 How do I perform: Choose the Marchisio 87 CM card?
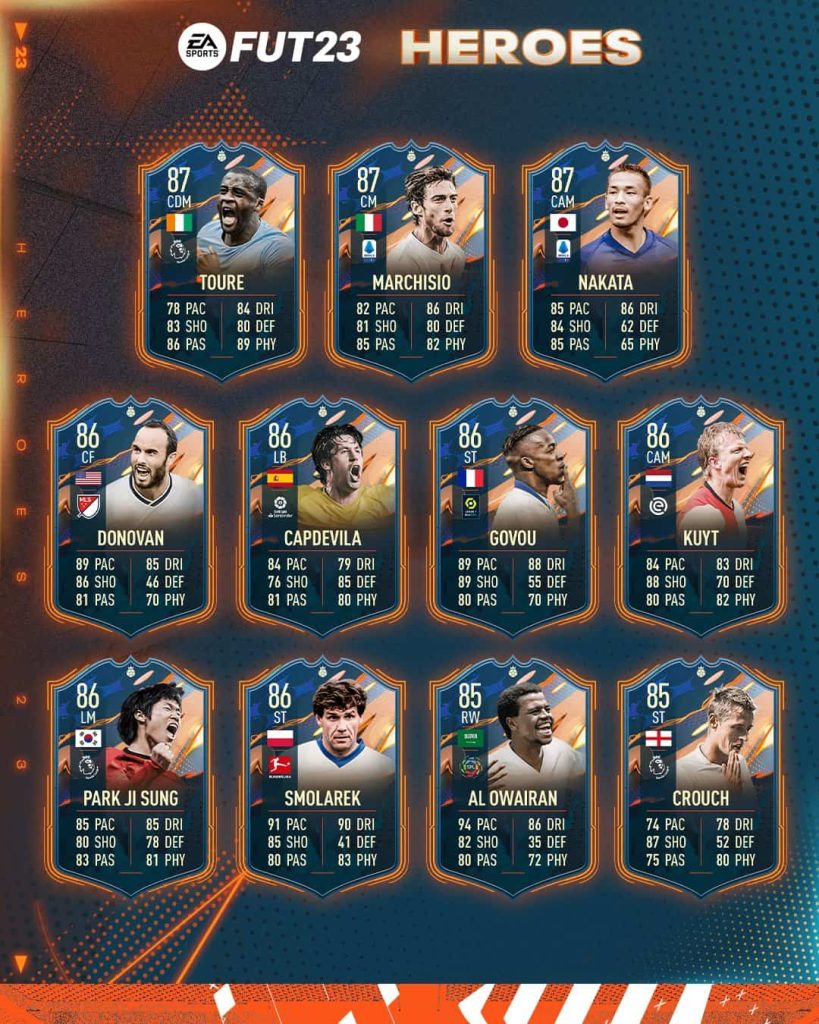[410, 262]
